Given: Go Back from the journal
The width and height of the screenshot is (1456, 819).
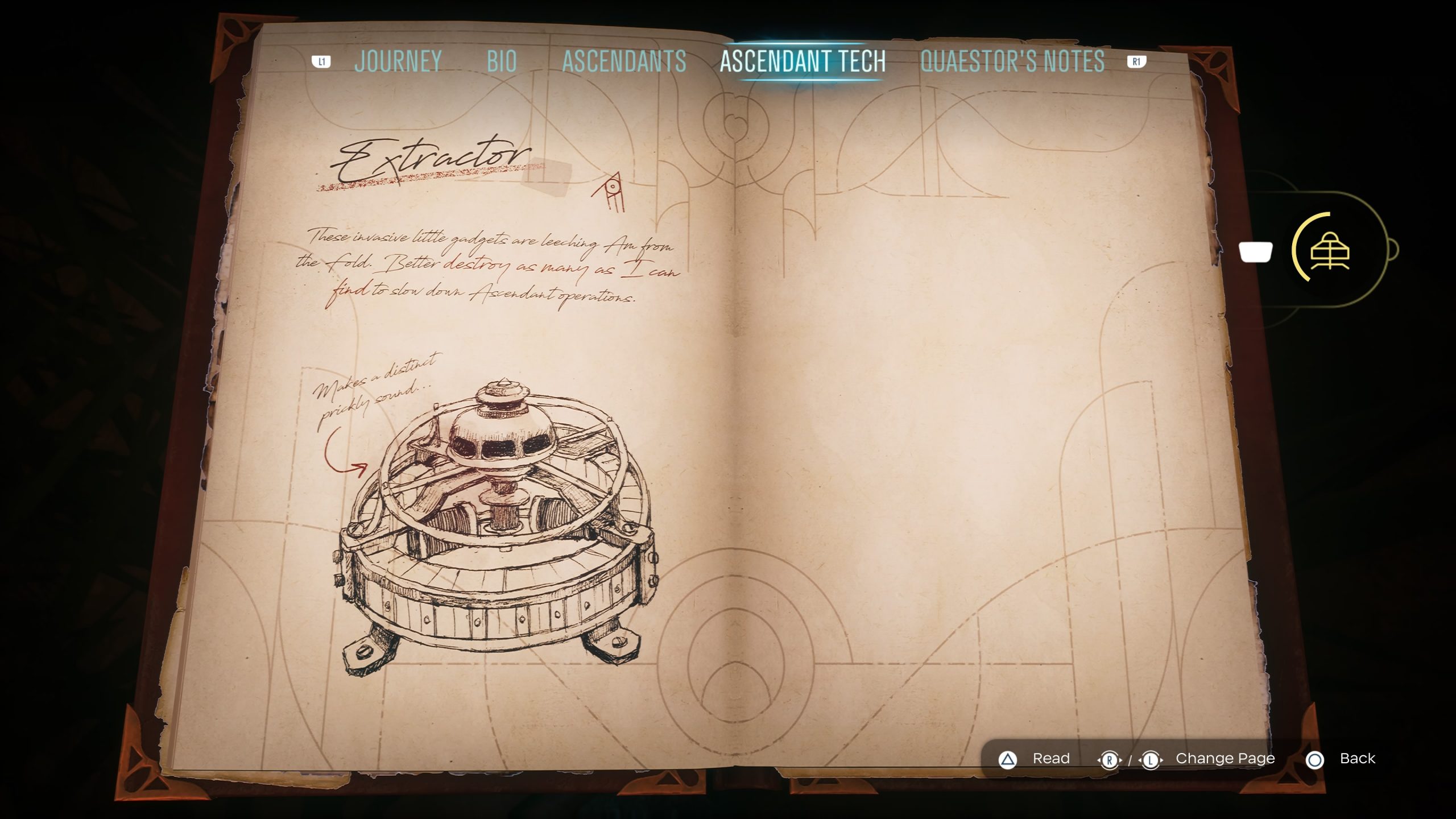Looking at the screenshot, I should tap(1356, 759).
